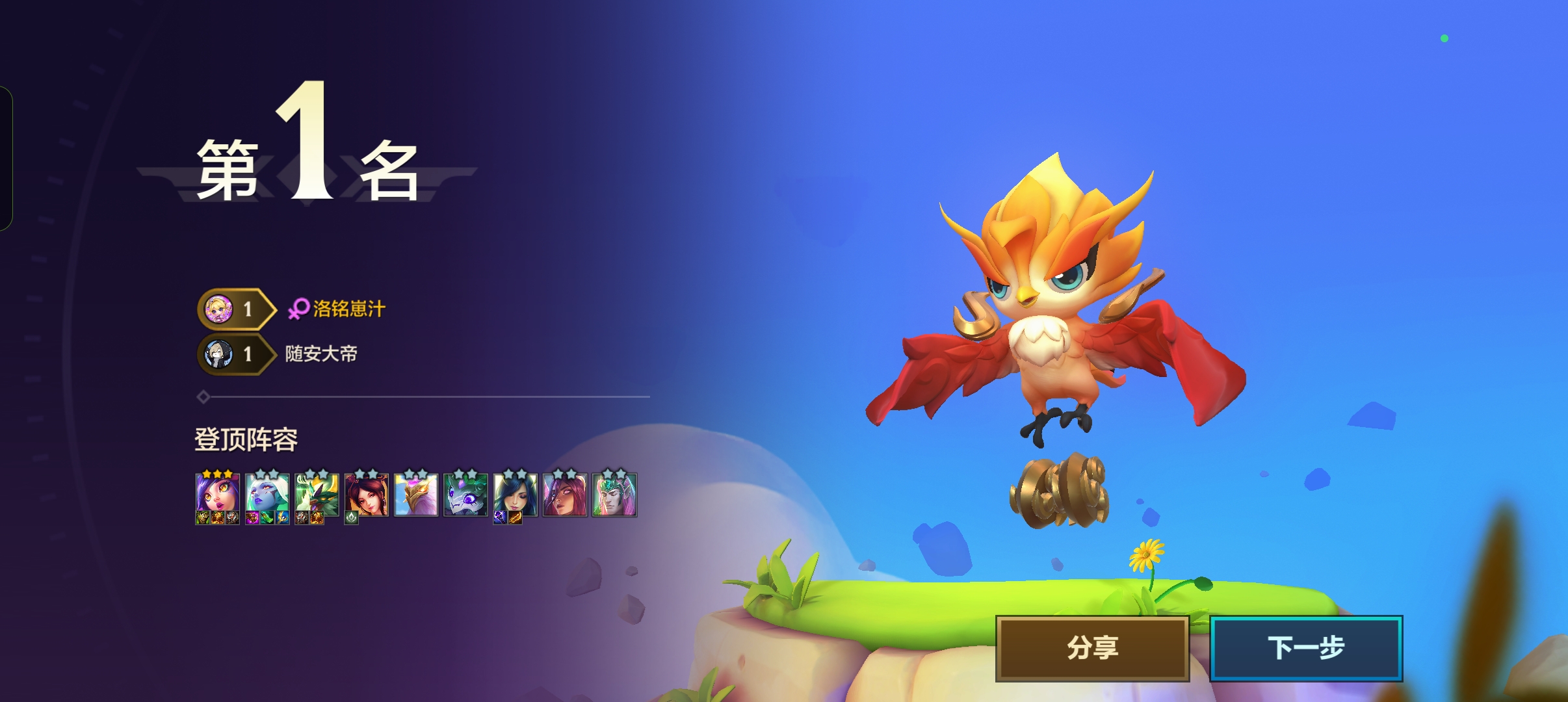Image resolution: width=1568 pixels, height=702 pixels.
Task: Click the 分享 share button
Action: coord(1092,648)
